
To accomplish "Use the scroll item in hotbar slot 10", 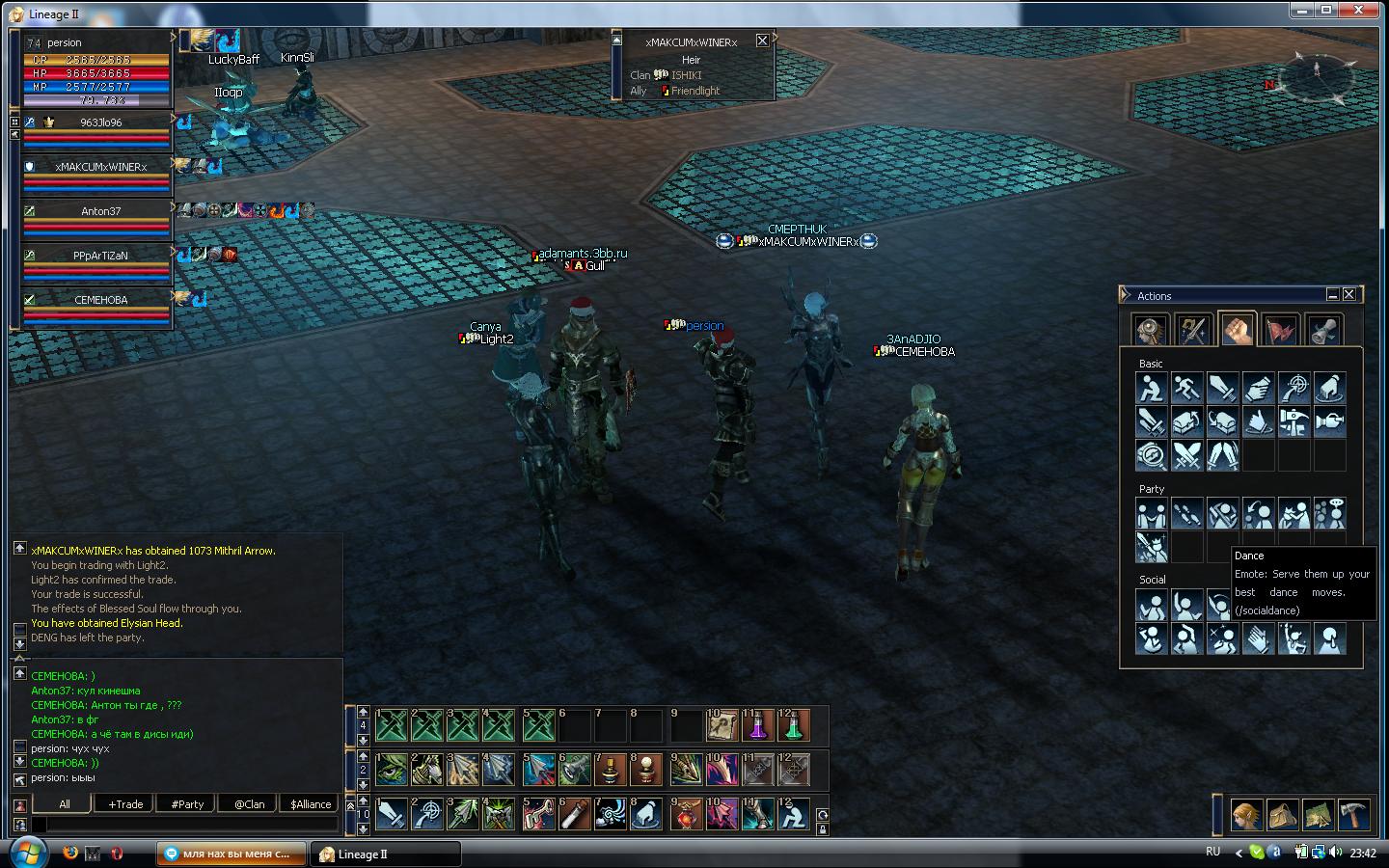I will (722, 725).
